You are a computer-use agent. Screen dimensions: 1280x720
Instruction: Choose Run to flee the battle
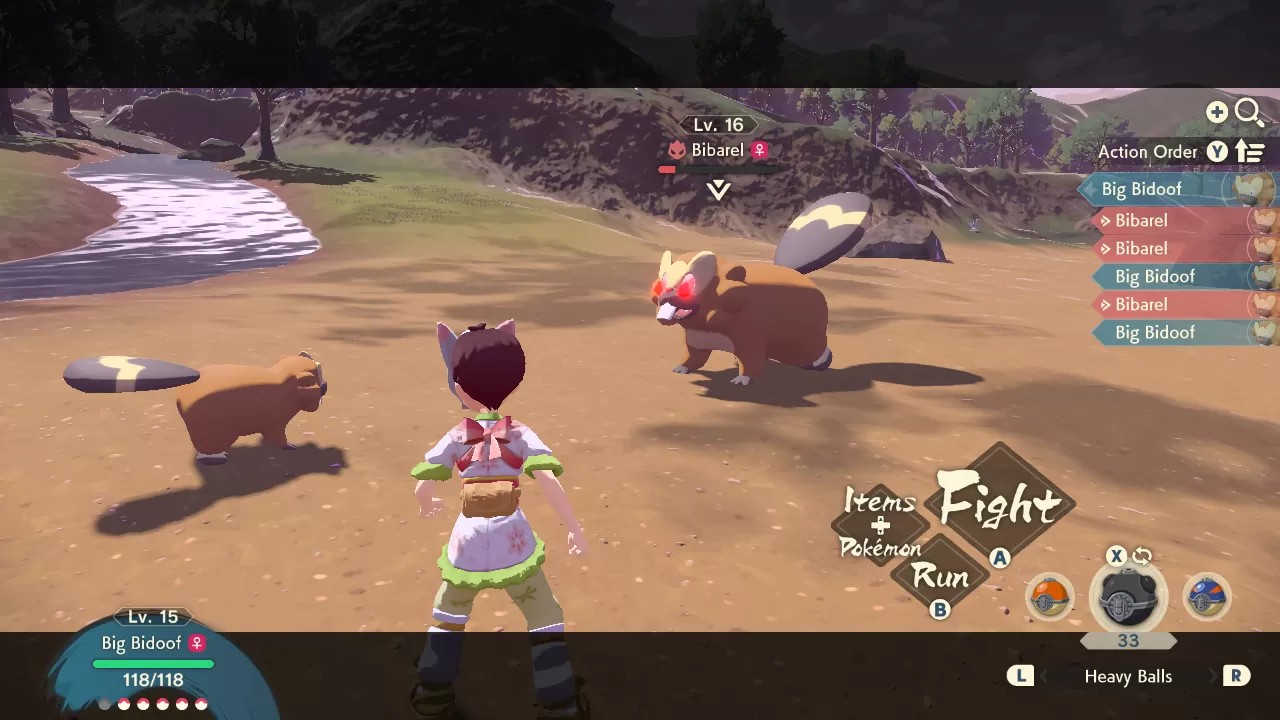938,578
